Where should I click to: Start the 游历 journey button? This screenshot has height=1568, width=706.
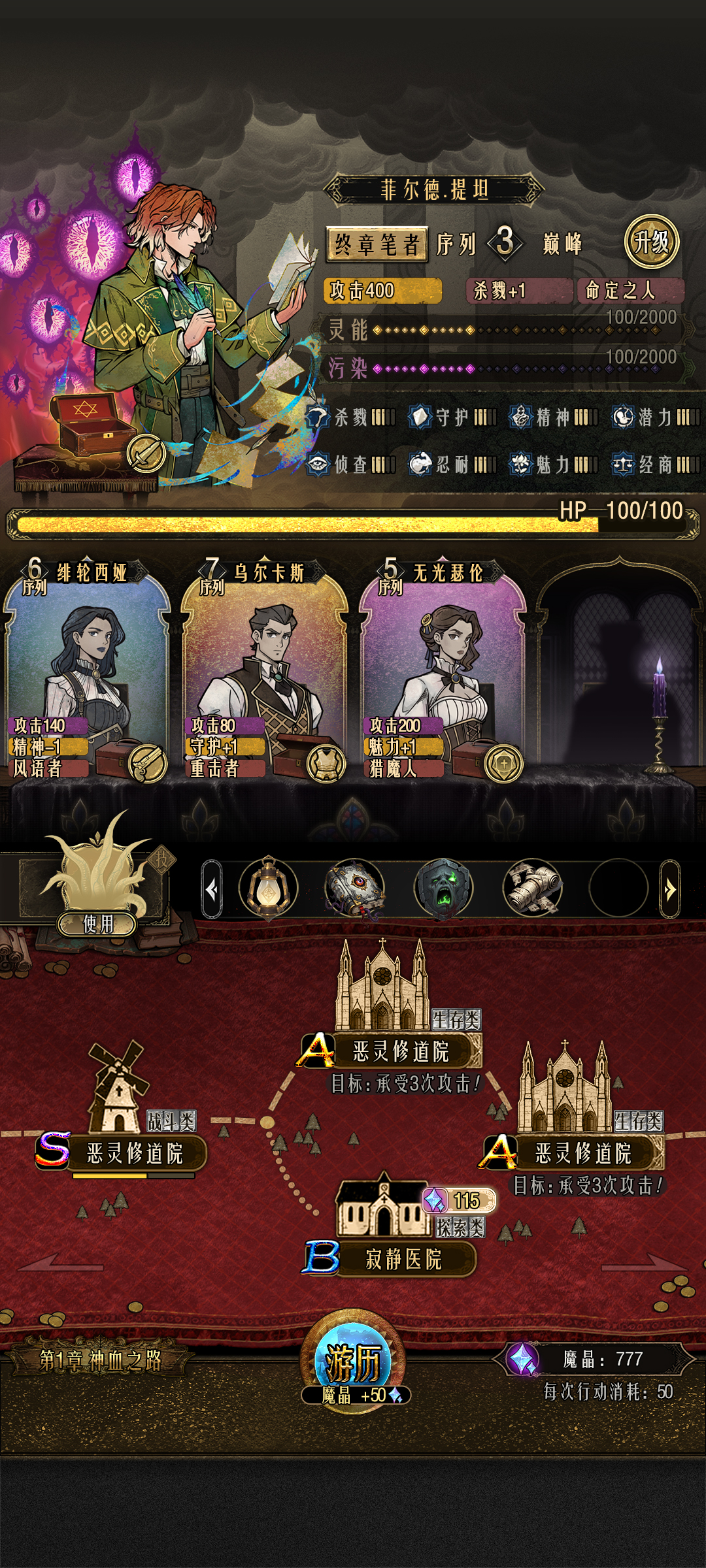tap(353, 1364)
